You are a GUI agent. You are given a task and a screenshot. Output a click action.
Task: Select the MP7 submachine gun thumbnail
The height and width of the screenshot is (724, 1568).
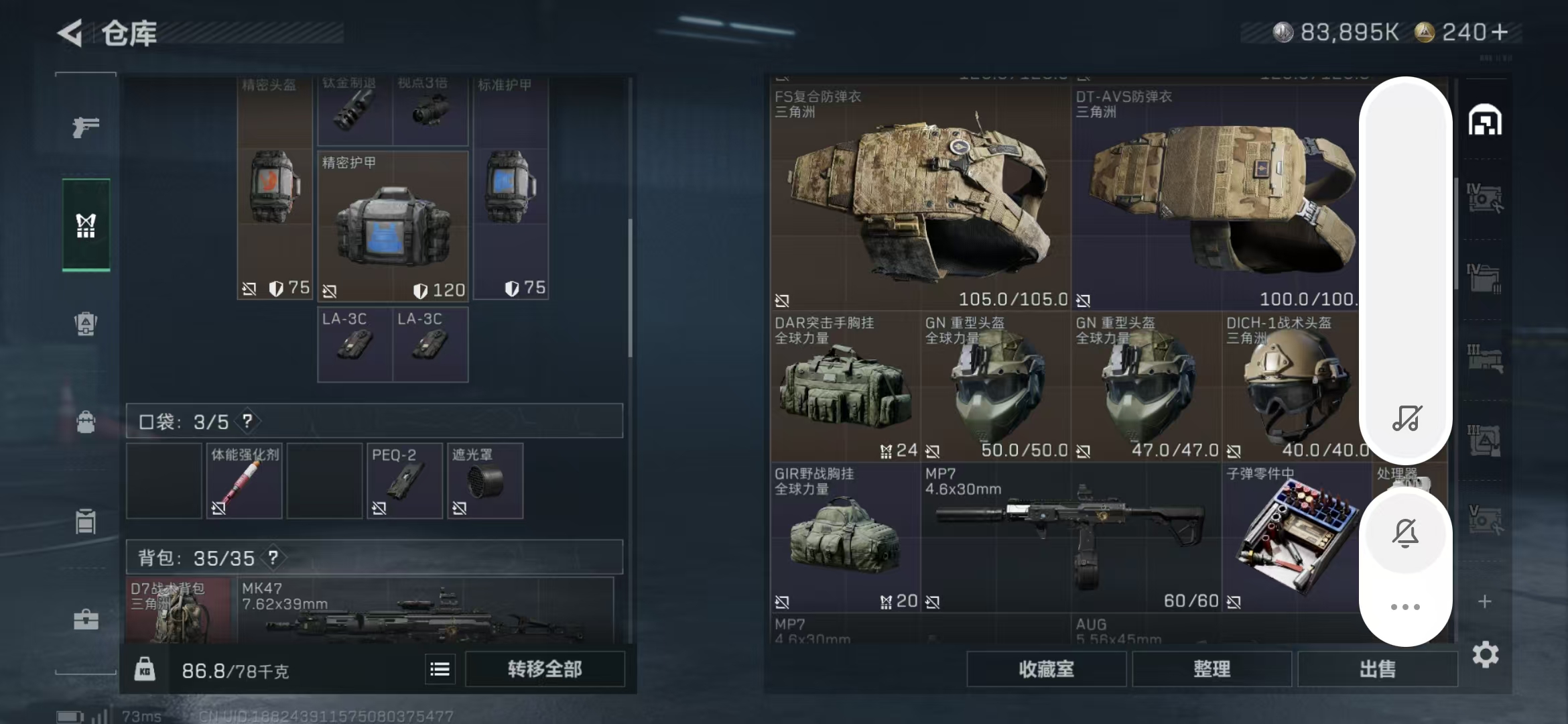coord(1072,536)
